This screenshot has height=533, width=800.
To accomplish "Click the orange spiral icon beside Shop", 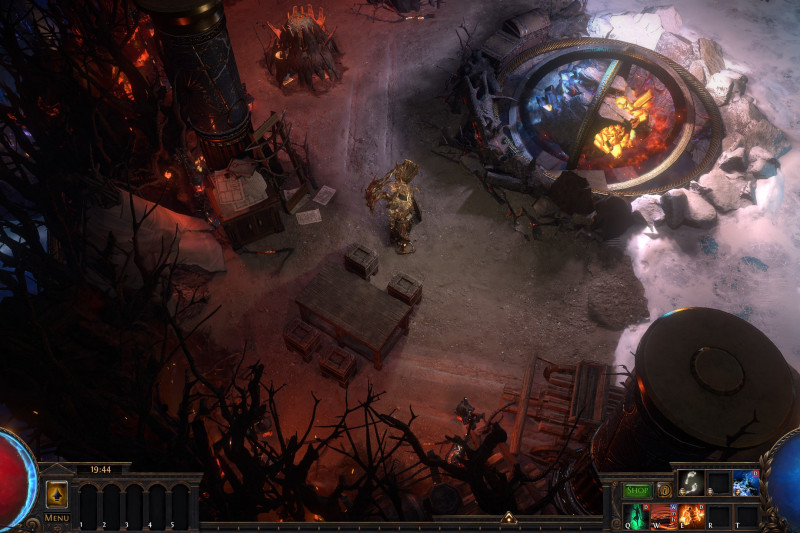I will (x=663, y=490).
